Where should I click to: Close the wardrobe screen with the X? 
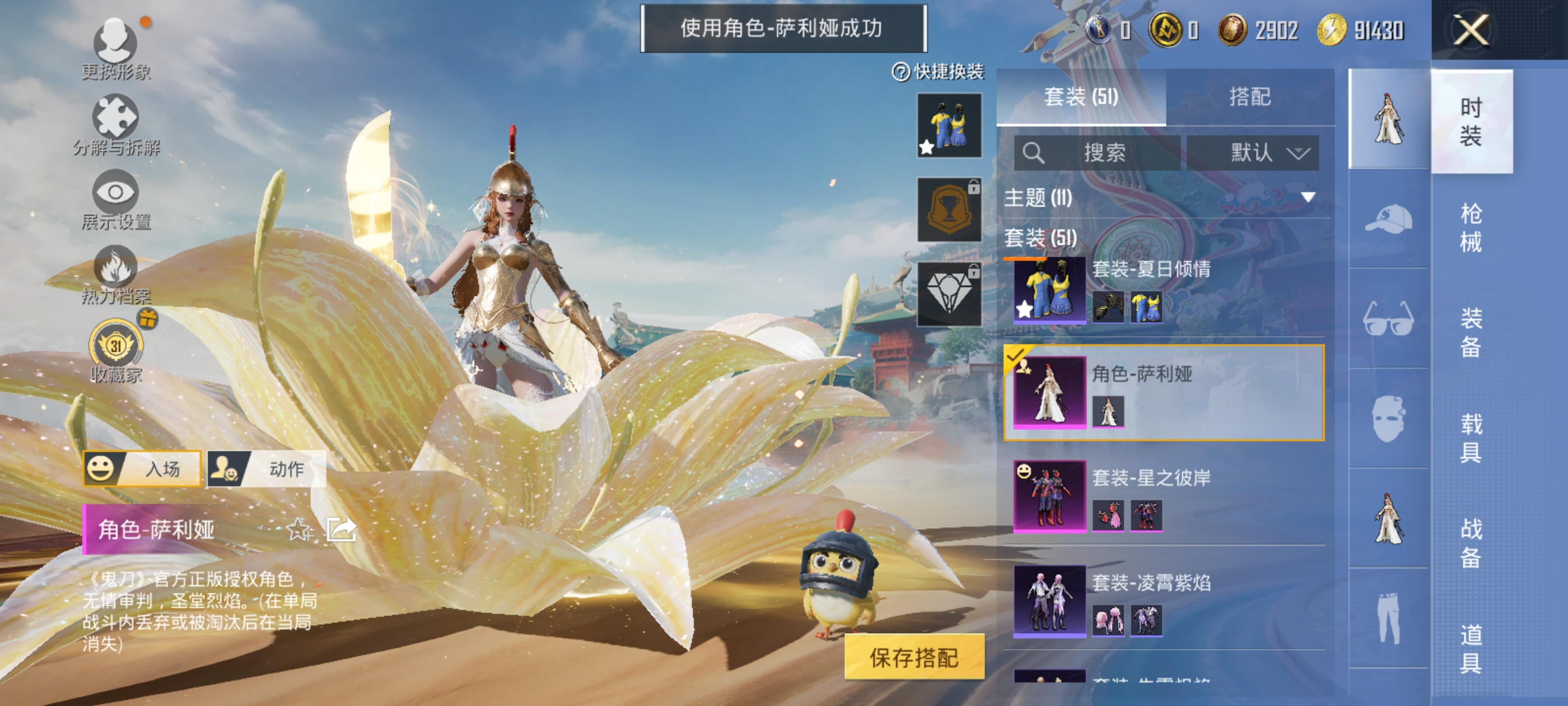[1471, 30]
